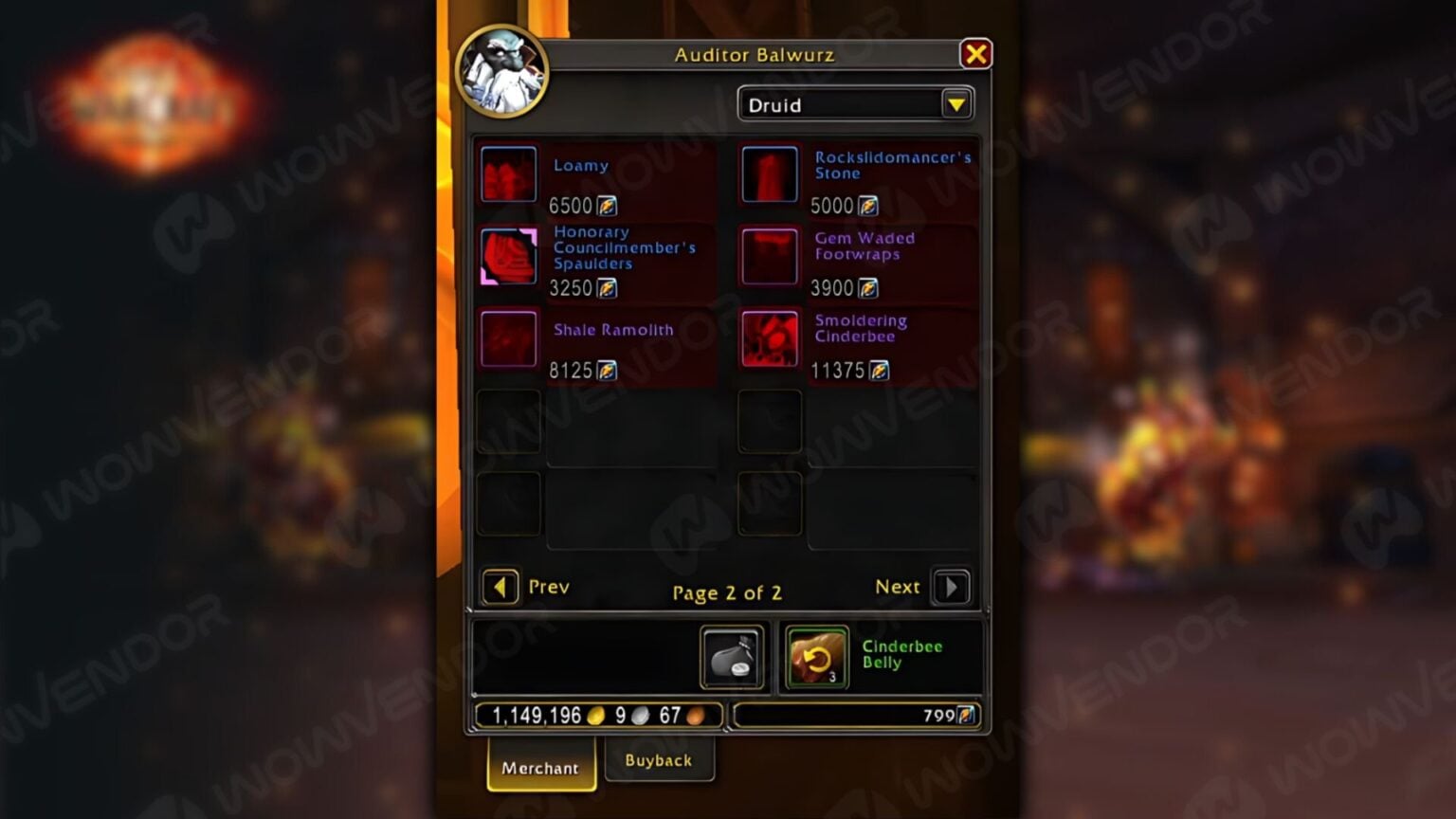Click the Gem Waded Footwraps item icon
The width and height of the screenshot is (1456, 819).
[770, 257]
